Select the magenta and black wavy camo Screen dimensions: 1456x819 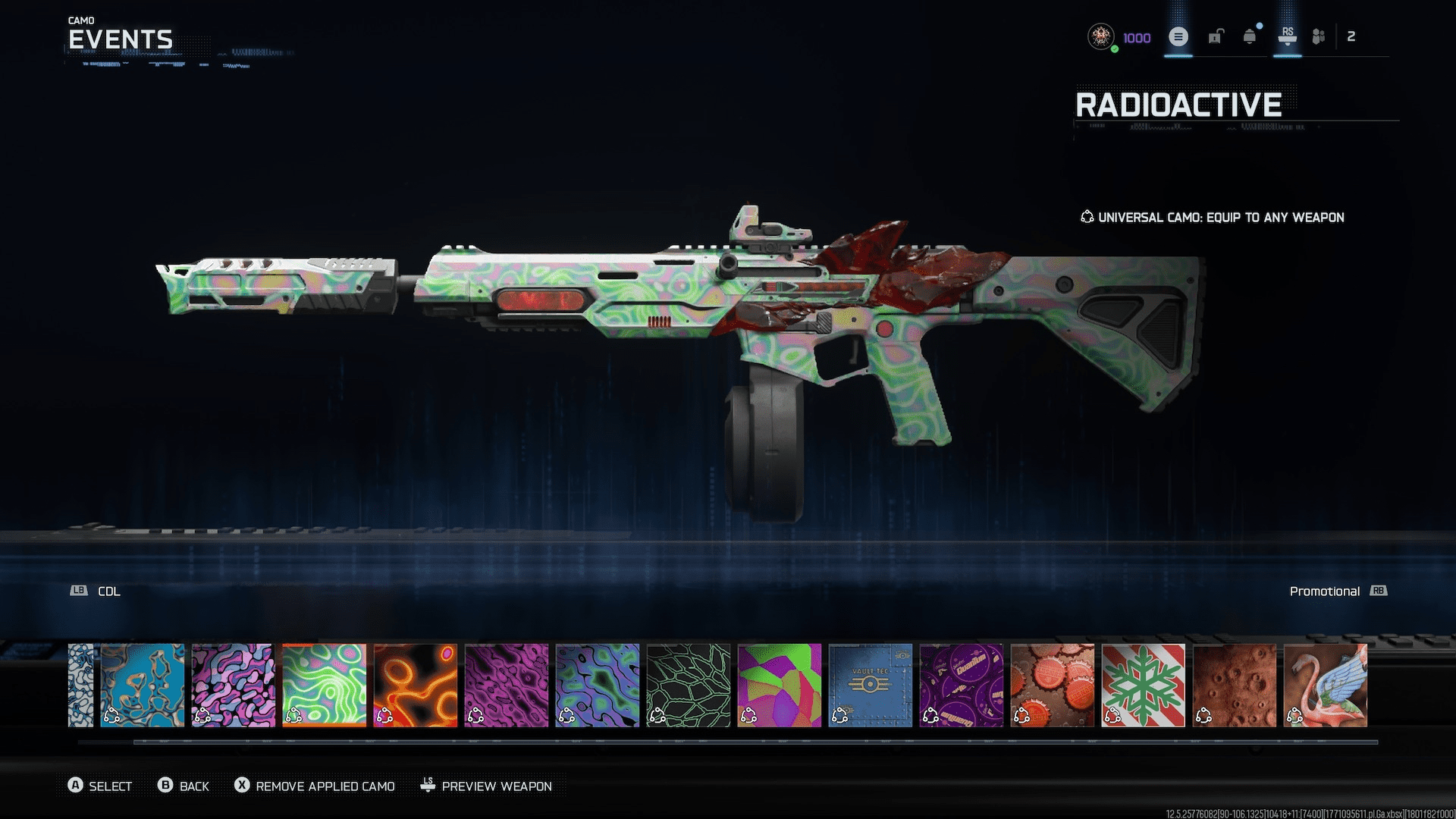point(506,685)
